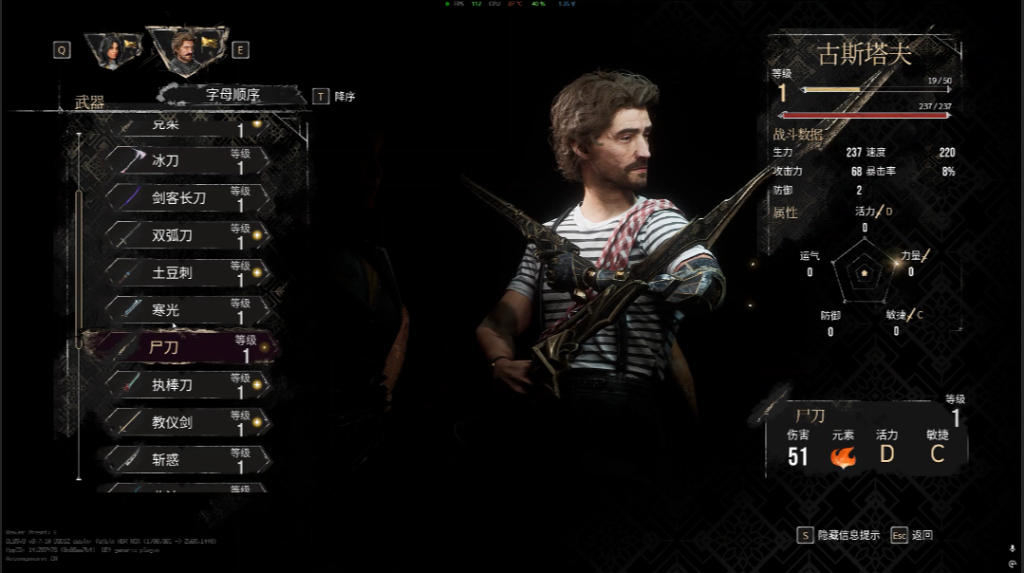Equip the 双弧刀 from the list
The height and width of the screenshot is (573, 1024).
tap(187, 236)
